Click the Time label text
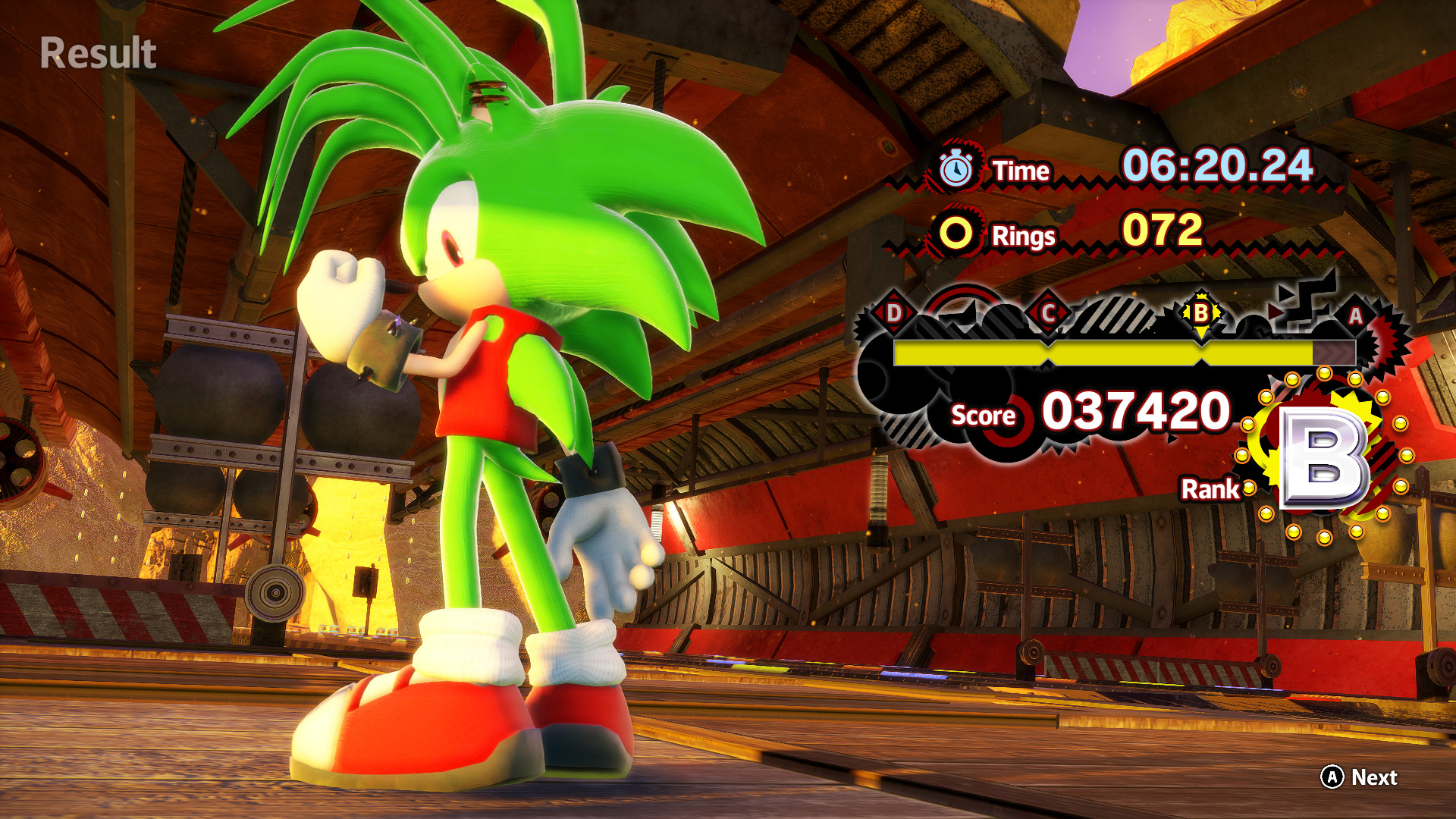 pyautogui.click(x=1022, y=170)
